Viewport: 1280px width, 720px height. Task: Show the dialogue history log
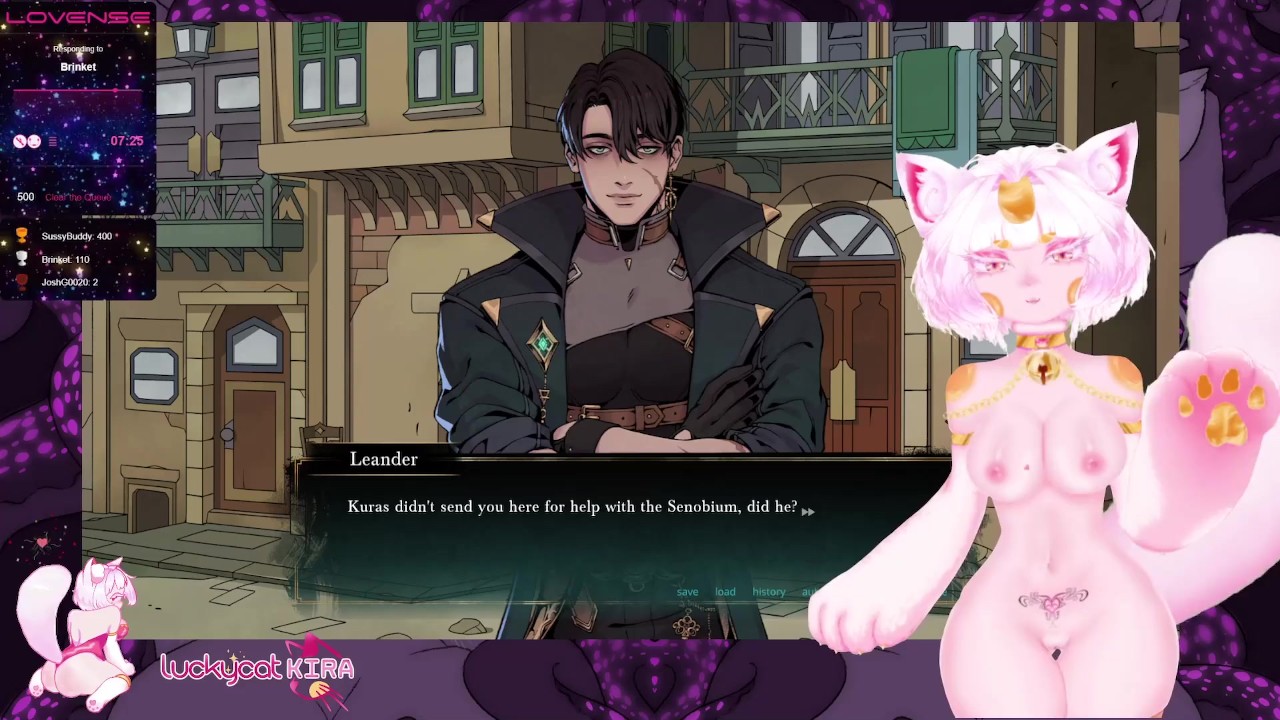769,592
